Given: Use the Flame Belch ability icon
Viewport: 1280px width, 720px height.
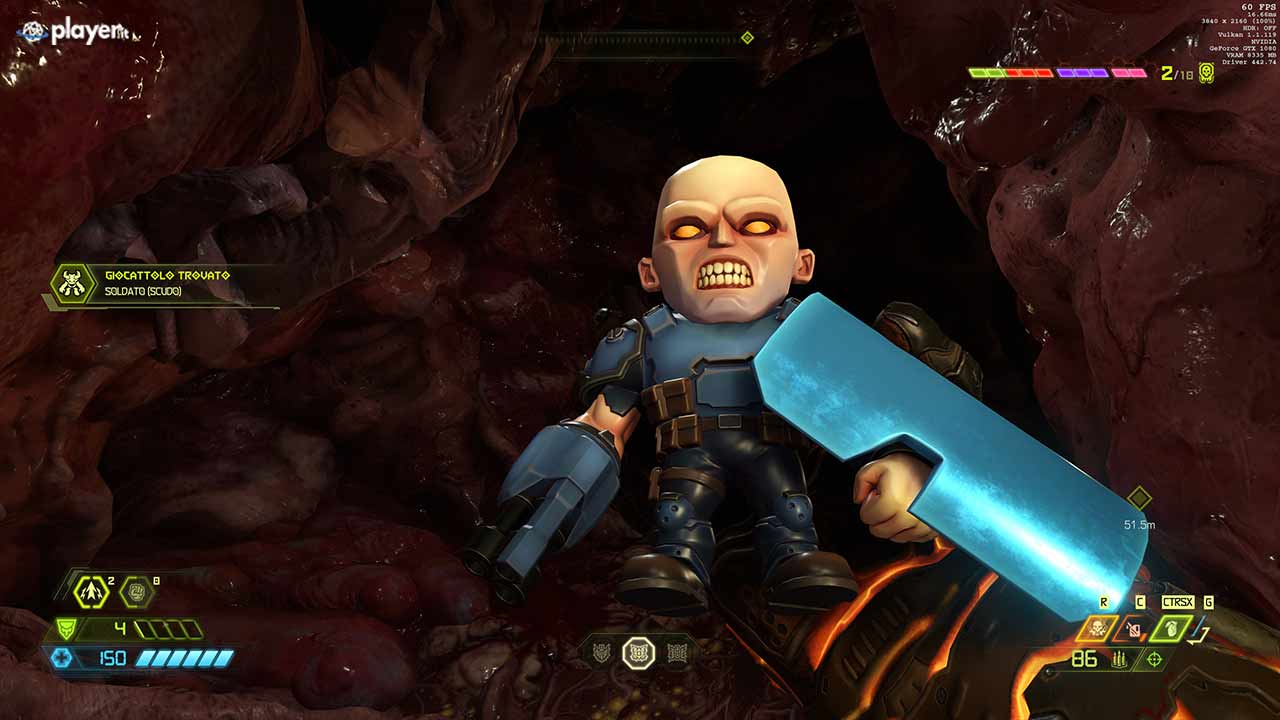Looking at the screenshot, I should [1134, 628].
